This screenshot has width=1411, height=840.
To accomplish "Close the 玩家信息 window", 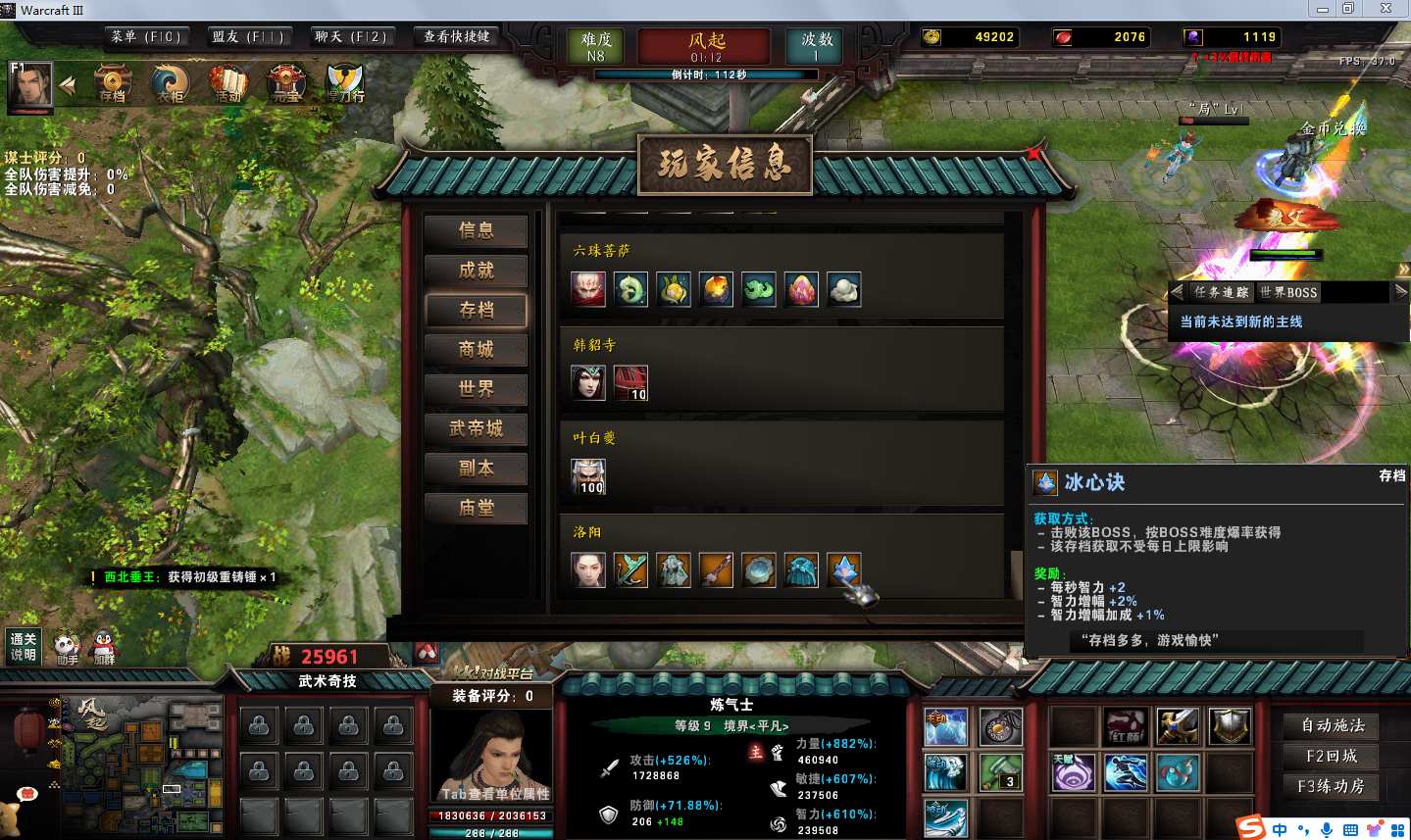I will point(1033,153).
